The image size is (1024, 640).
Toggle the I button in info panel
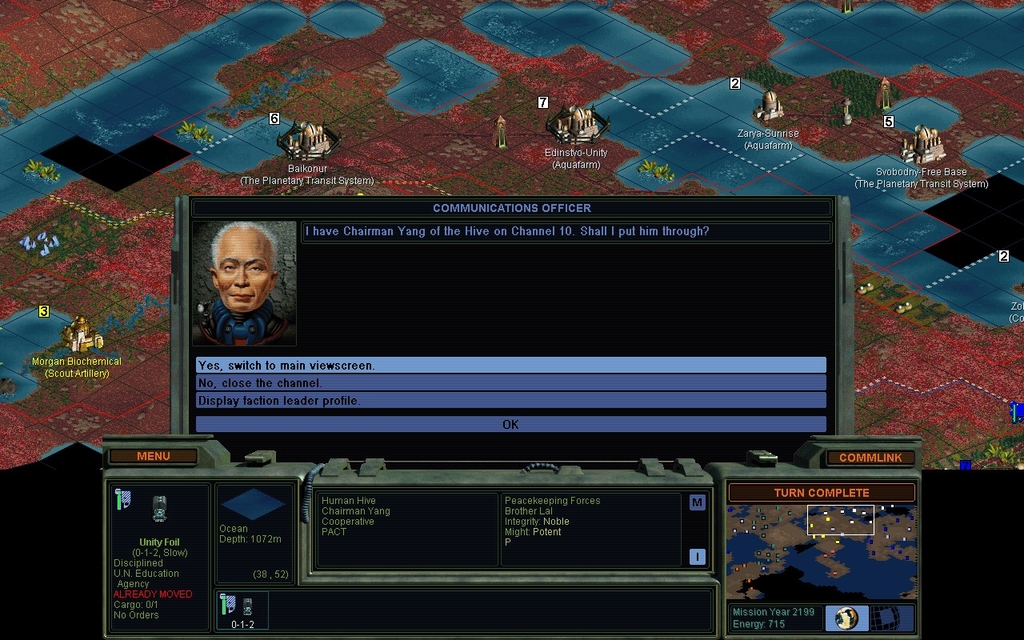click(x=697, y=557)
